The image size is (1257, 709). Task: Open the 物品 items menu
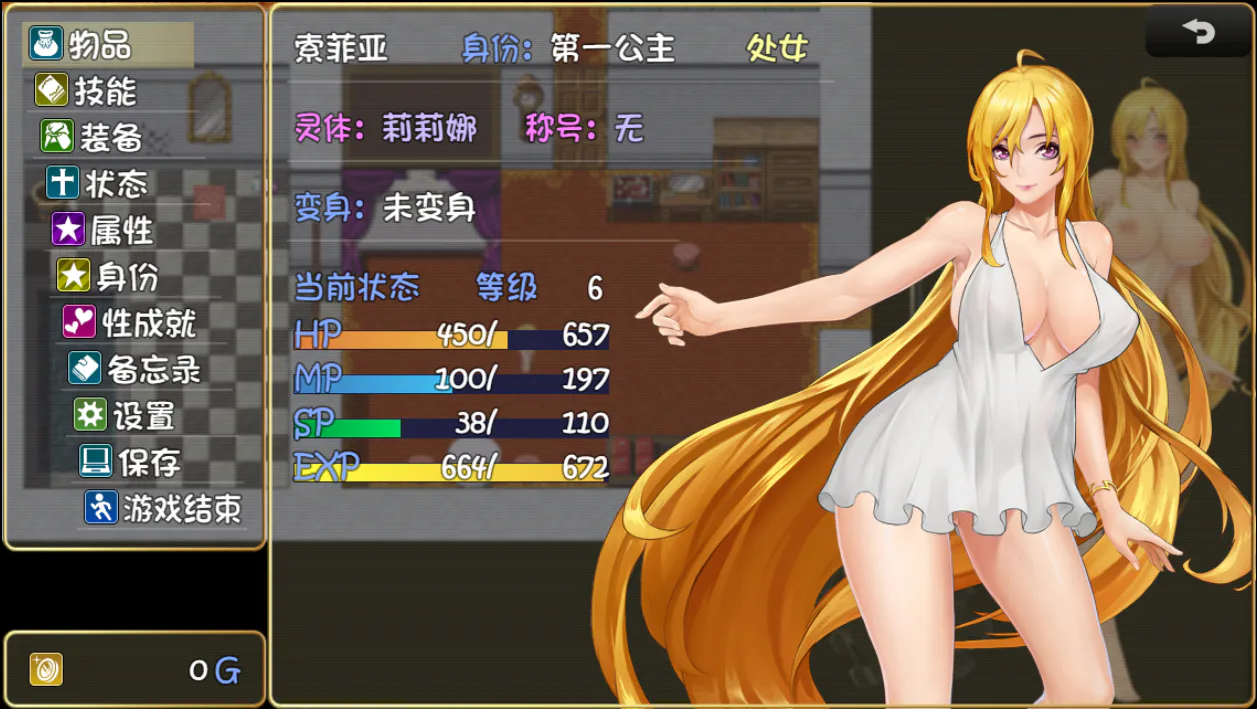[x=100, y=45]
